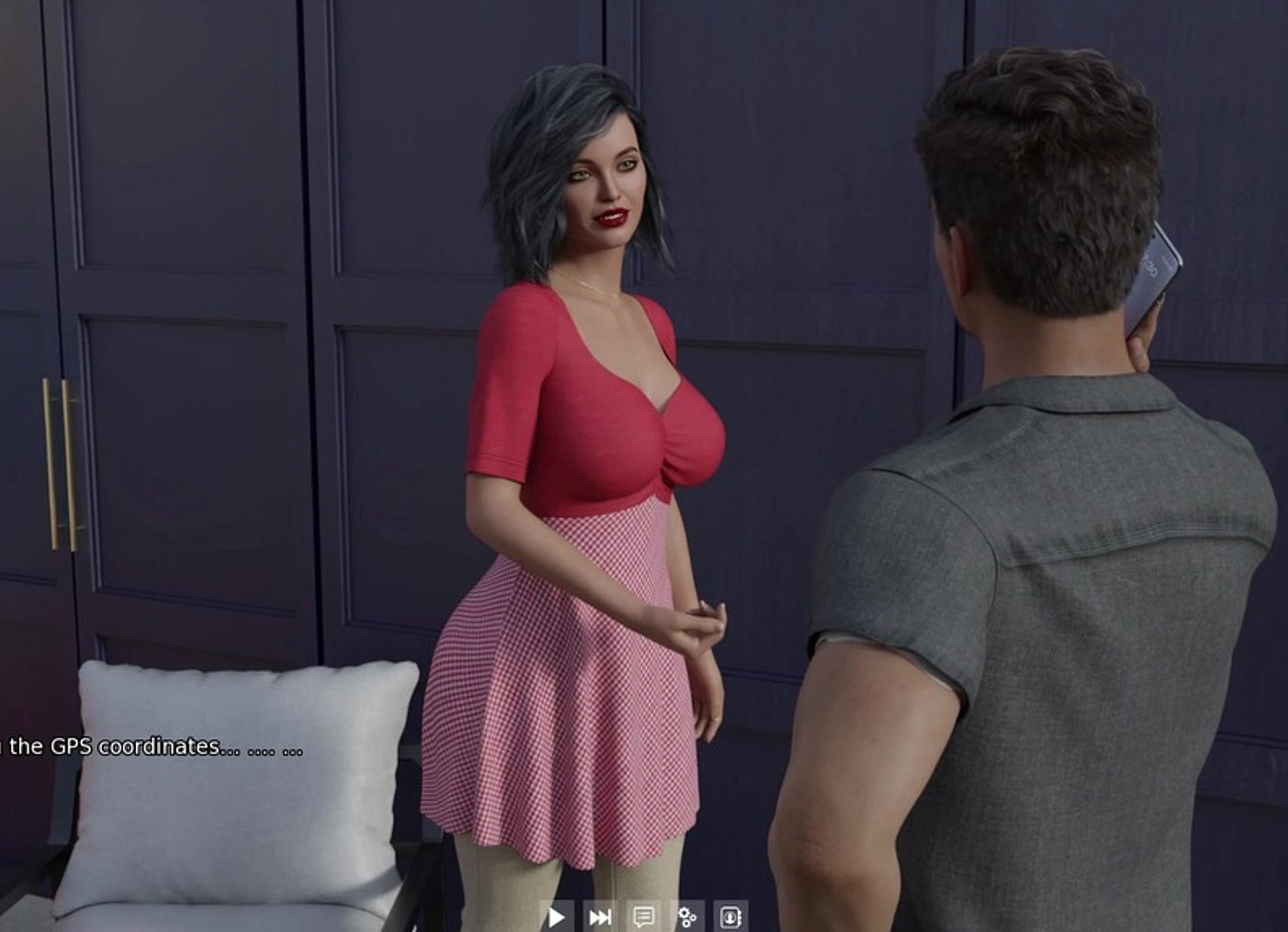
Task: Click the play auto-advance button
Action: pyautogui.click(x=556, y=917)
